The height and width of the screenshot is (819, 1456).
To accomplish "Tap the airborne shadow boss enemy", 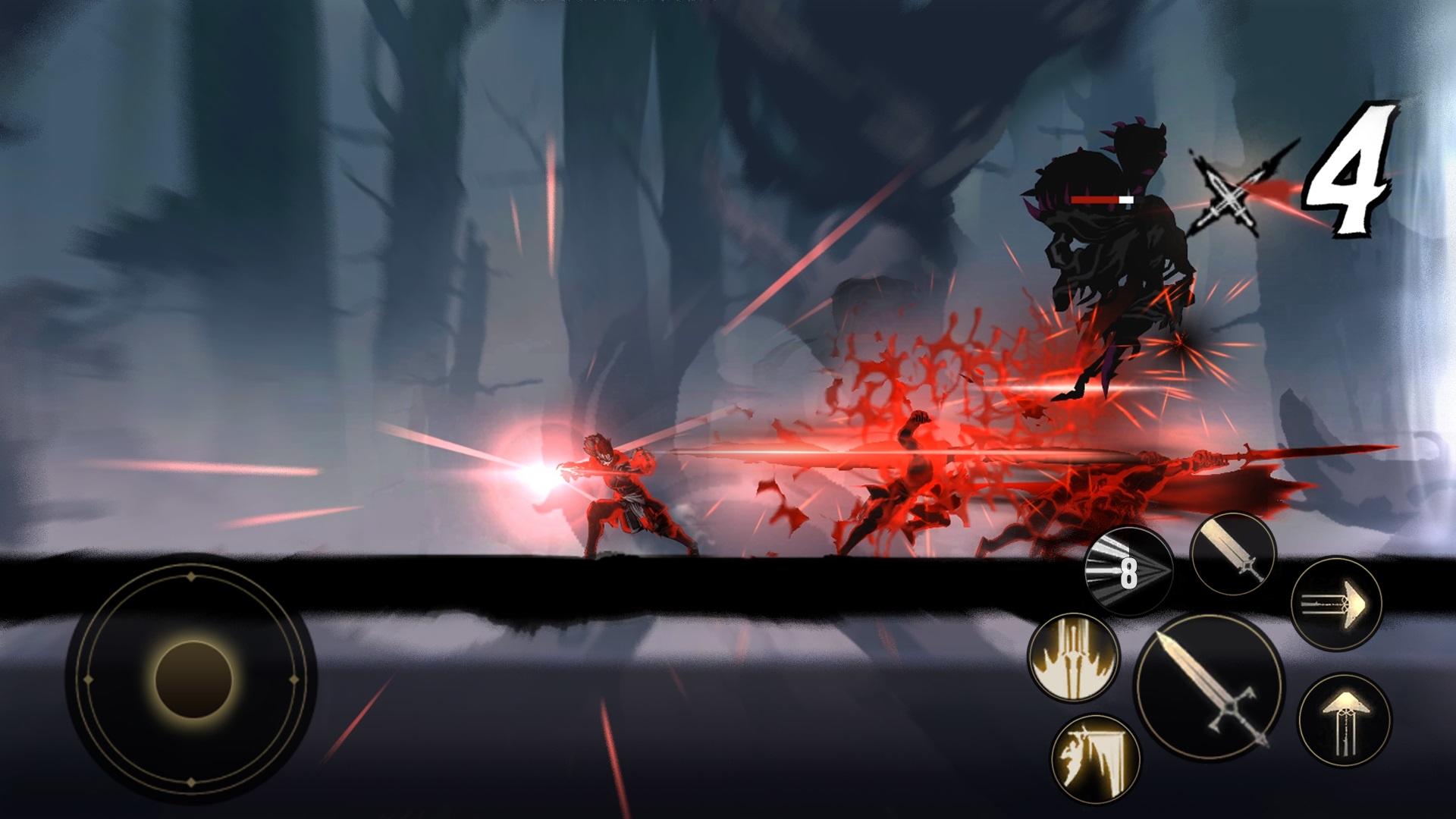I will 1107,250.
